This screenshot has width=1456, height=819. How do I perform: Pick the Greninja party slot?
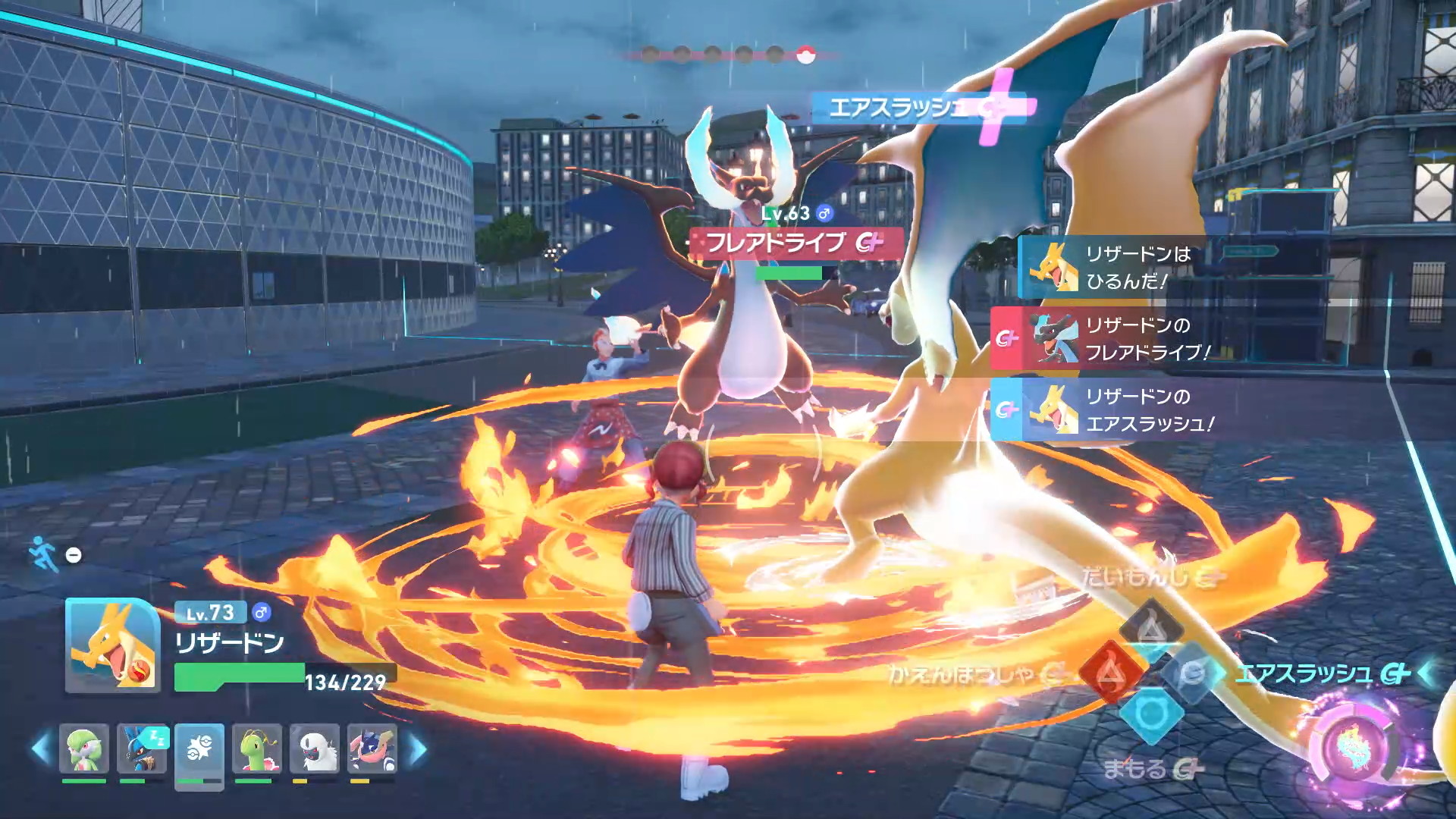372,748
